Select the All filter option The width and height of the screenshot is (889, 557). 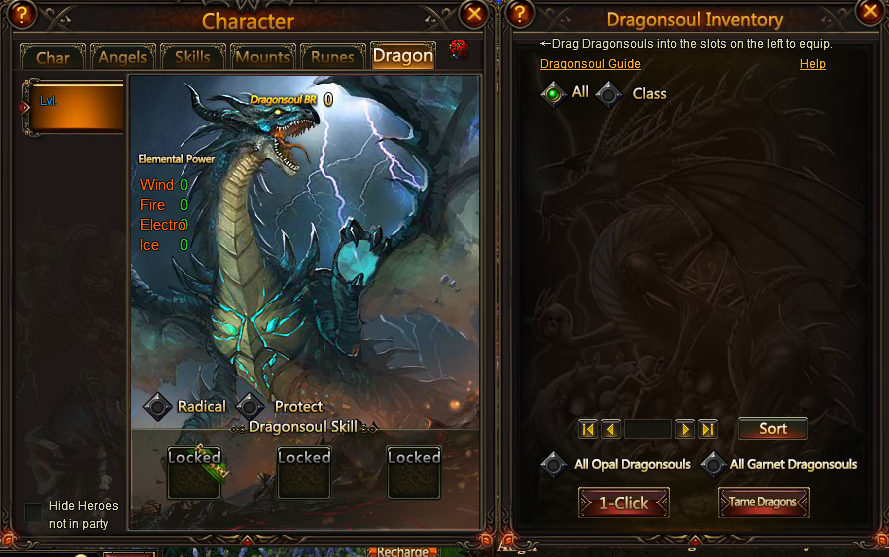pos(553,94)
